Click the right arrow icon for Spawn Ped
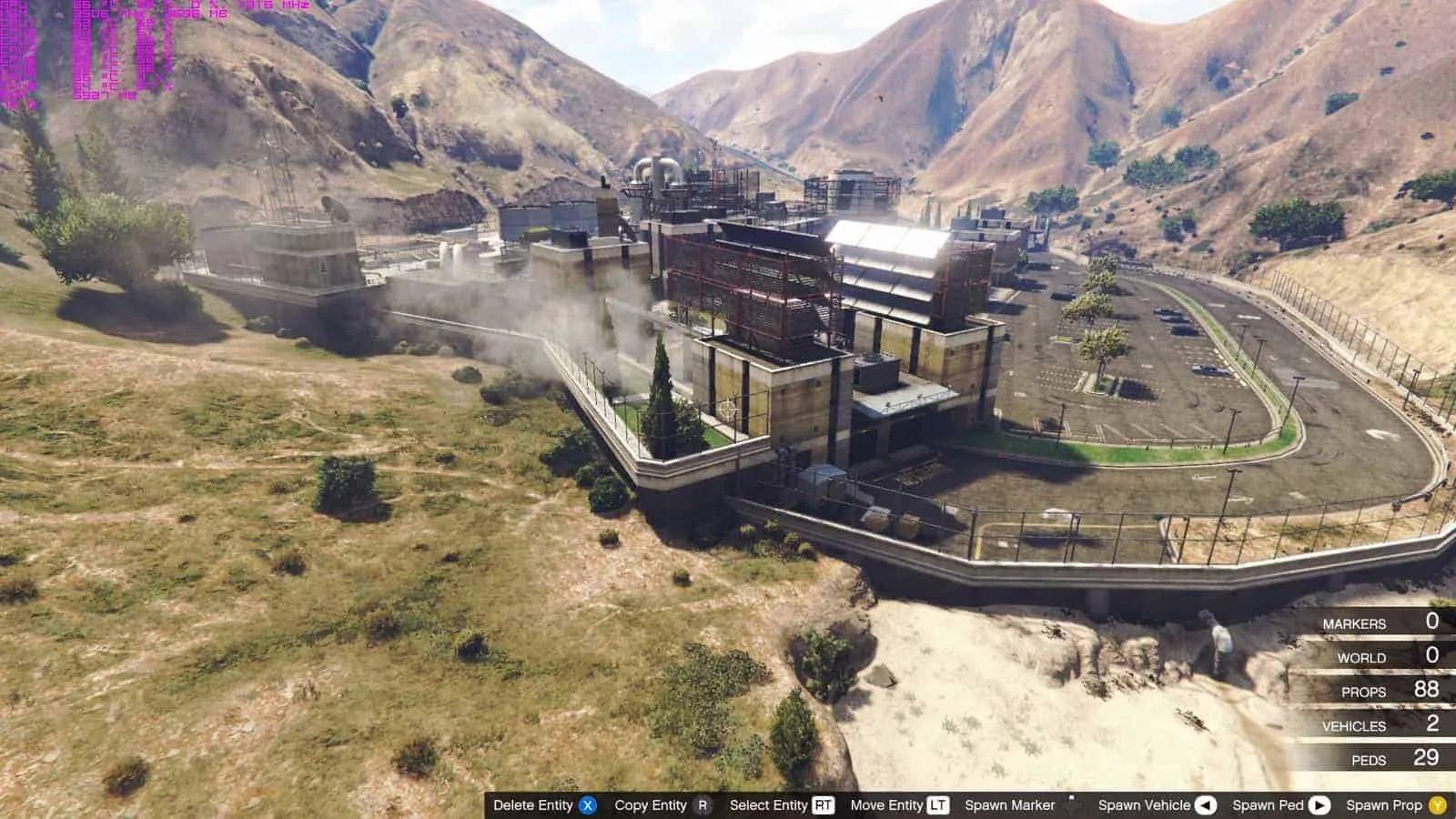Image resolution: width=1456 pixels, height=819 pixels. point(1318,804)
